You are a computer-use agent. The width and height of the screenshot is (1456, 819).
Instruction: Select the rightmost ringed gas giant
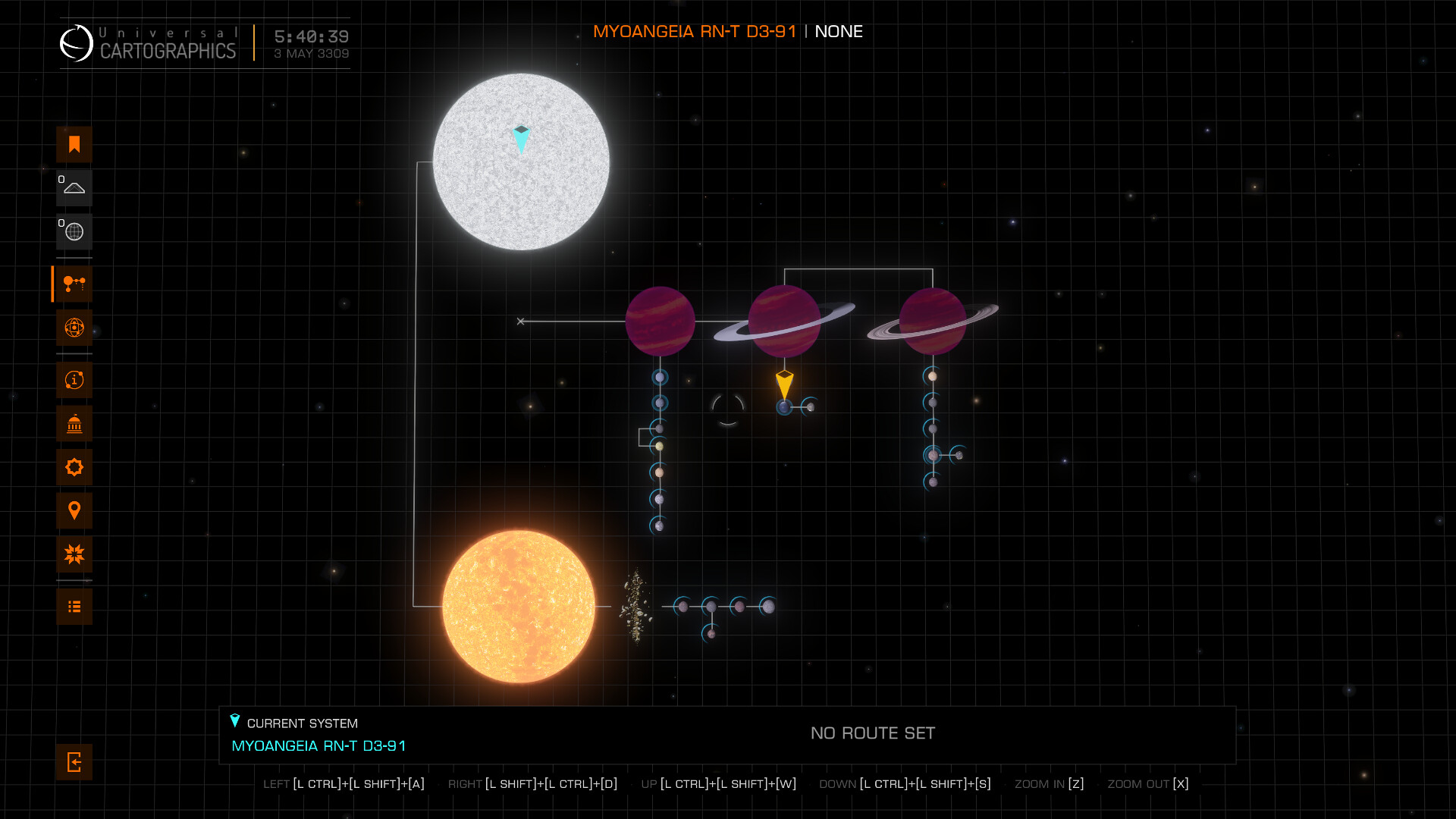click(x=933, y=322)
